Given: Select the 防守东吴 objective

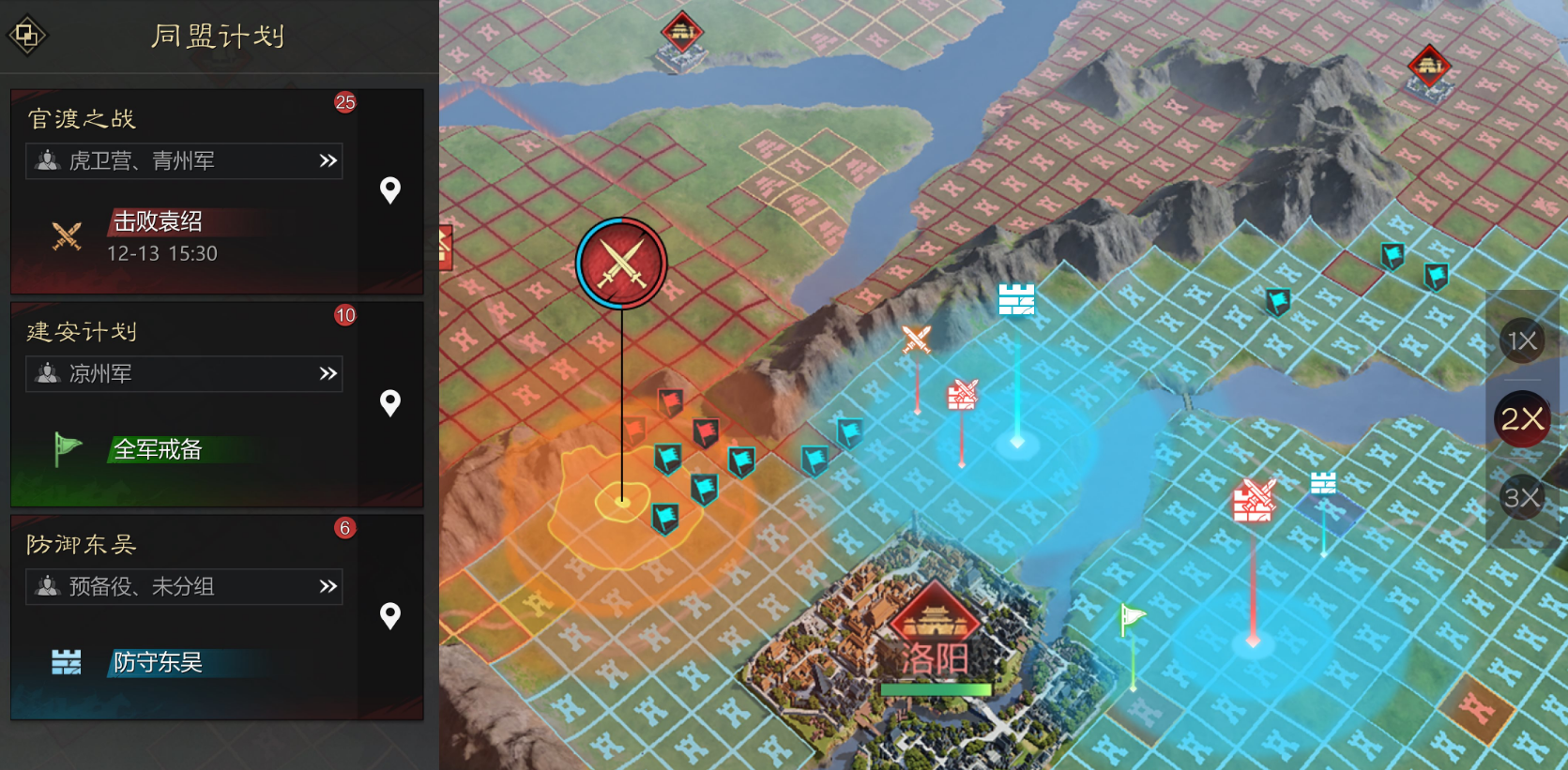Looking at the screenshot, I should point(158,663).
